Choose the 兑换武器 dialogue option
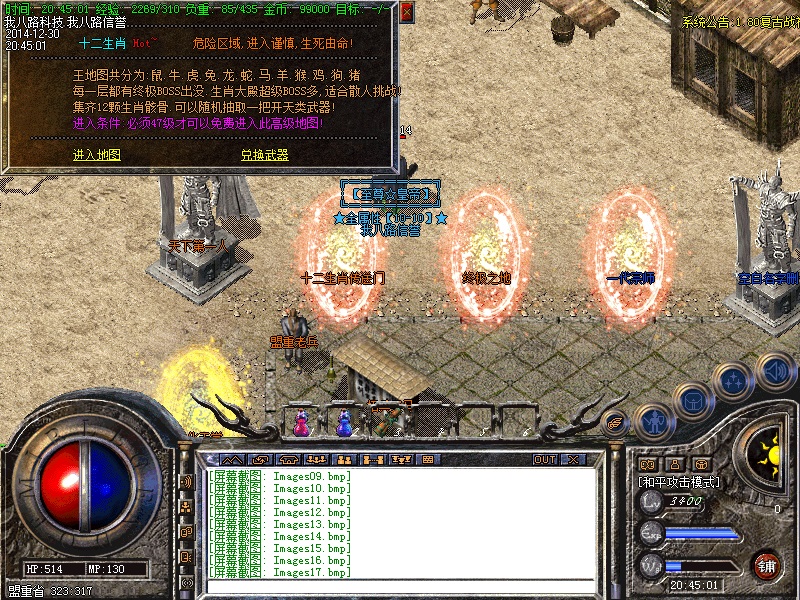 264,155
